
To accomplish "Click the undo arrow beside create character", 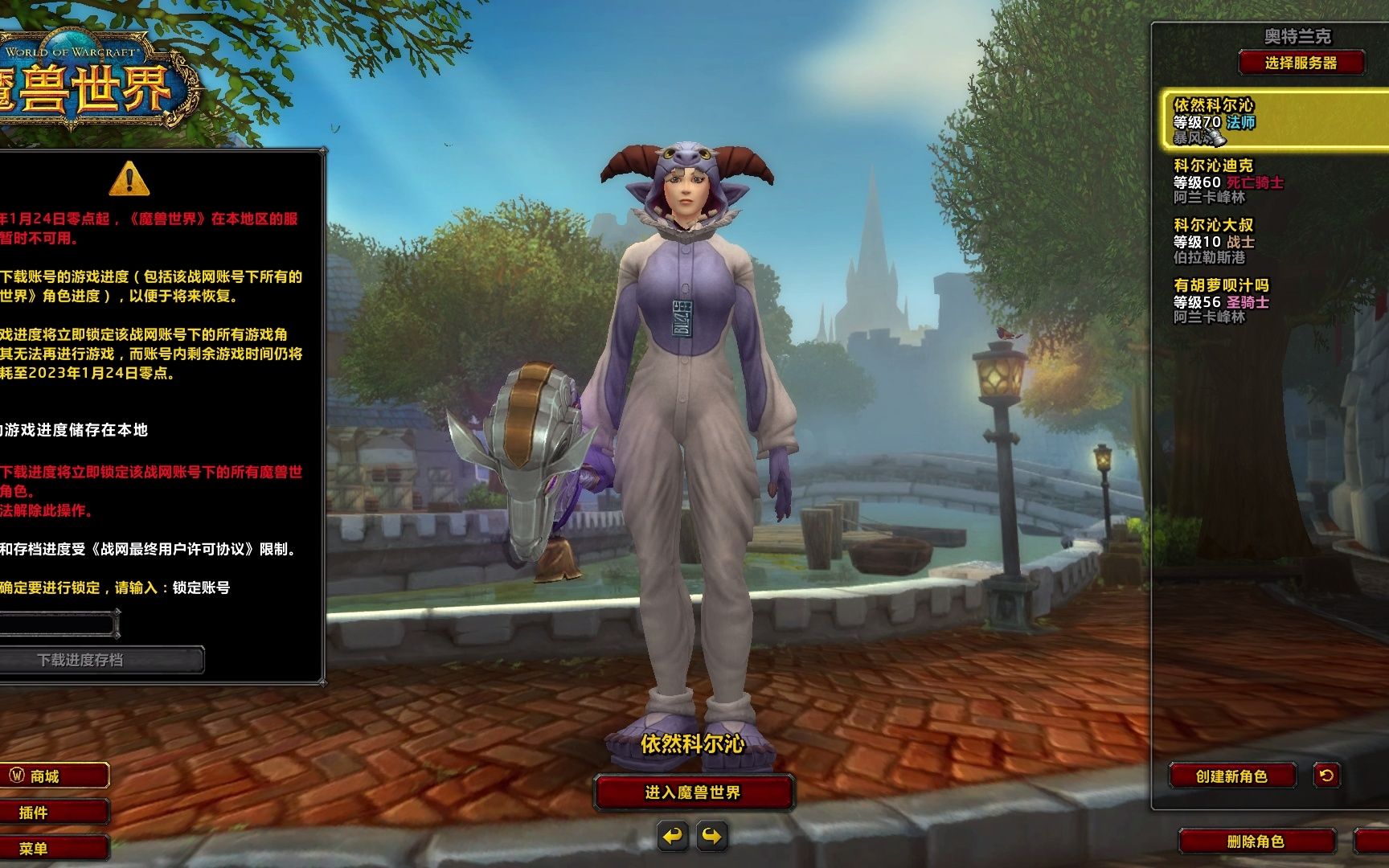I will click(1326, 775).
